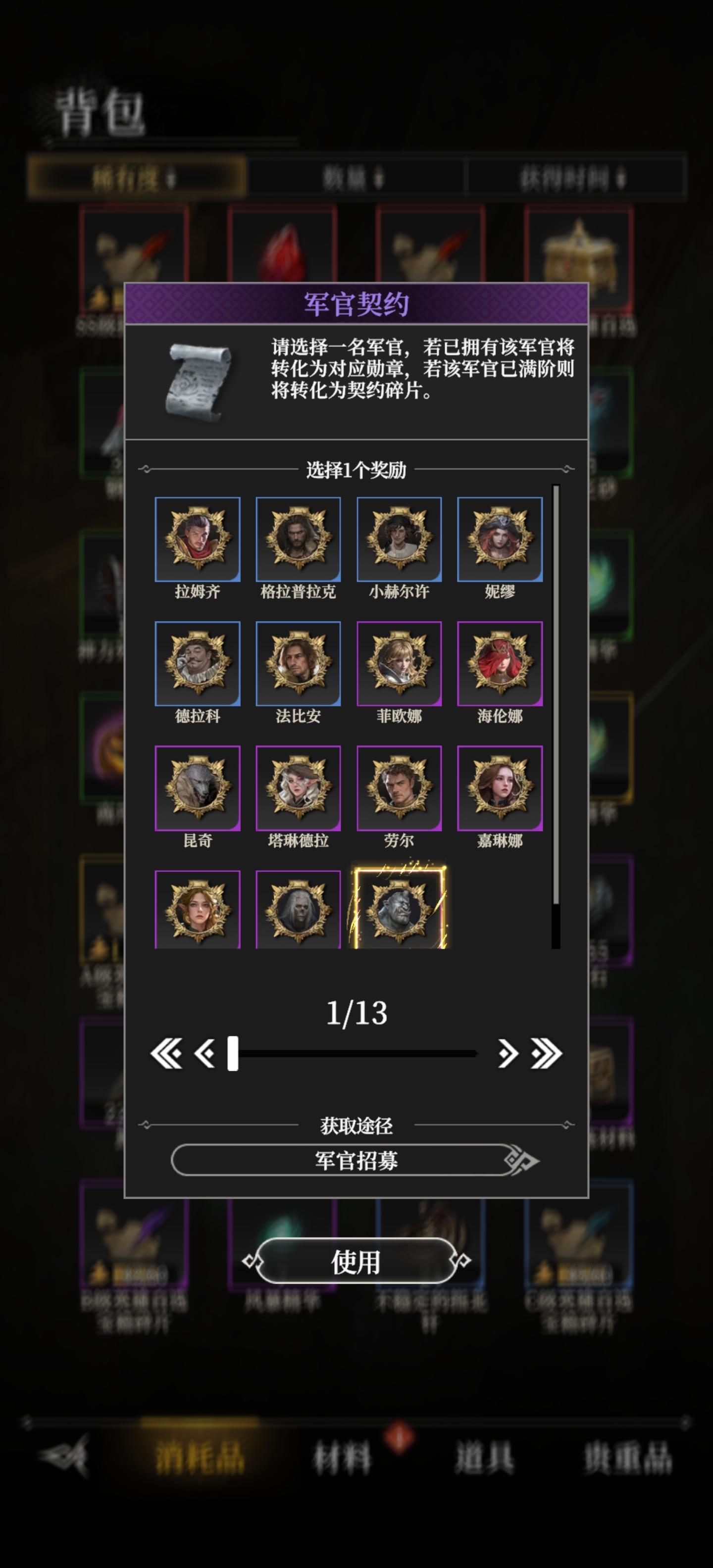Image resolution: width=713 pixels, height=1568 pixels.
Task: Choose the 小赫尔许 medal icon
Action: pos(399,539)
